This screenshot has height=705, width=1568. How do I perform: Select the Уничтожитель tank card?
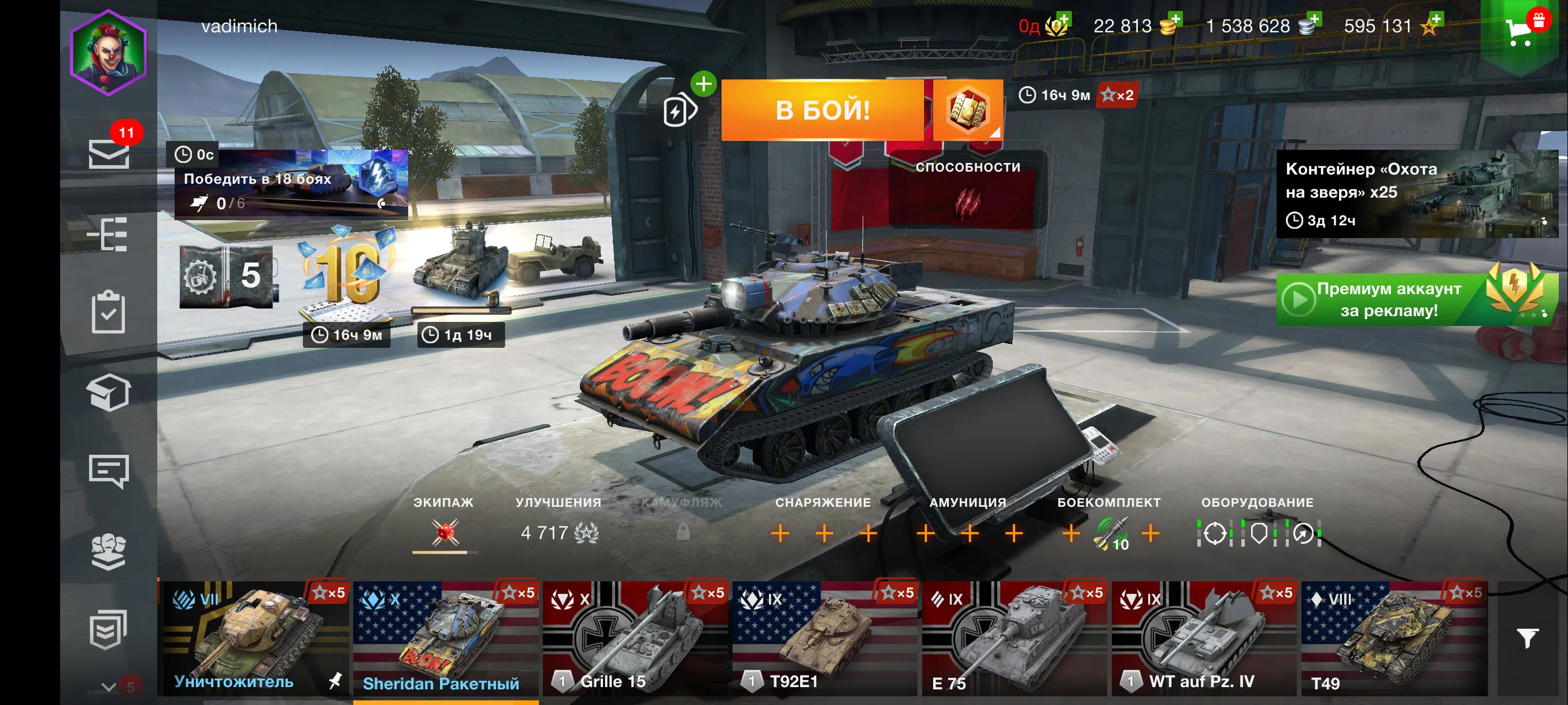[254, 639]
